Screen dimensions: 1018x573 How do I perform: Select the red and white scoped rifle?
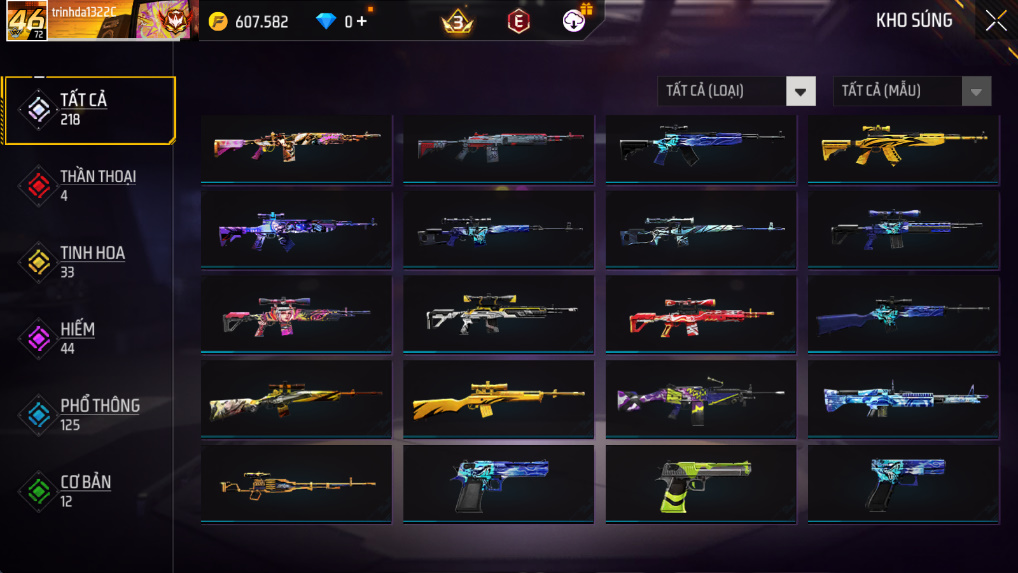click(700, 315)
